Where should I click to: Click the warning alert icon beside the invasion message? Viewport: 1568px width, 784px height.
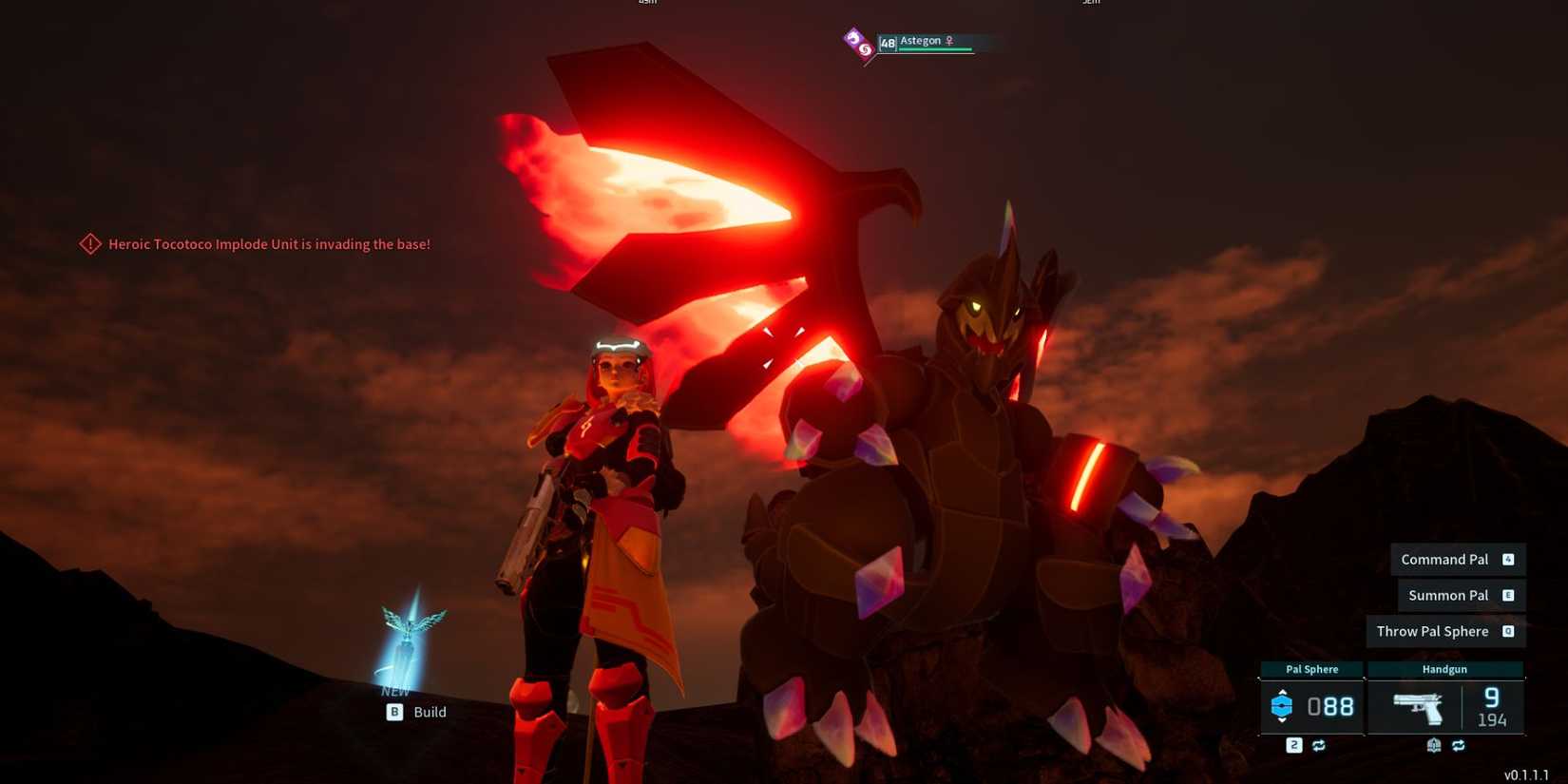89,244
